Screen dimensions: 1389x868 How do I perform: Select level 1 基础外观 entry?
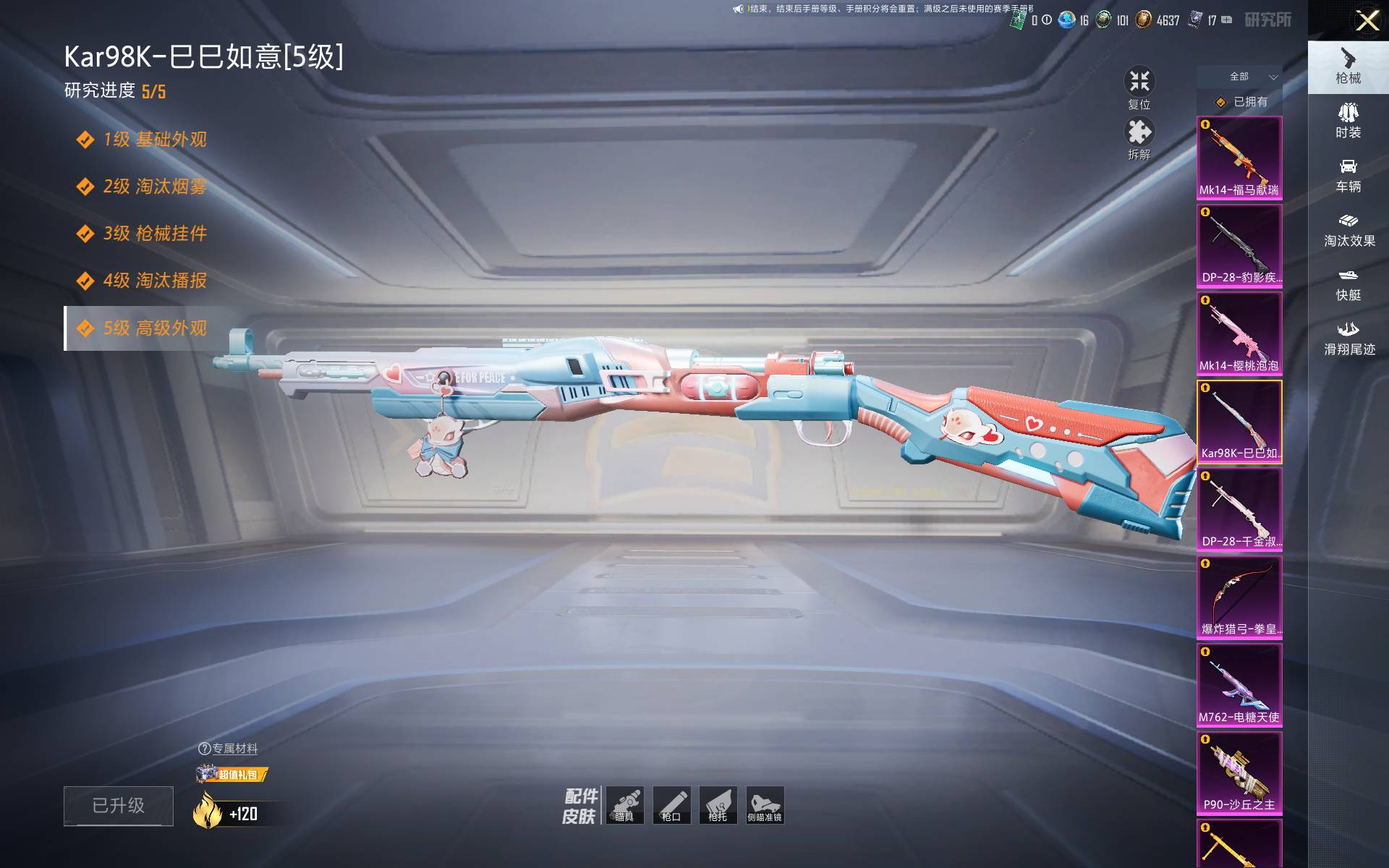[x=154, y=140]
